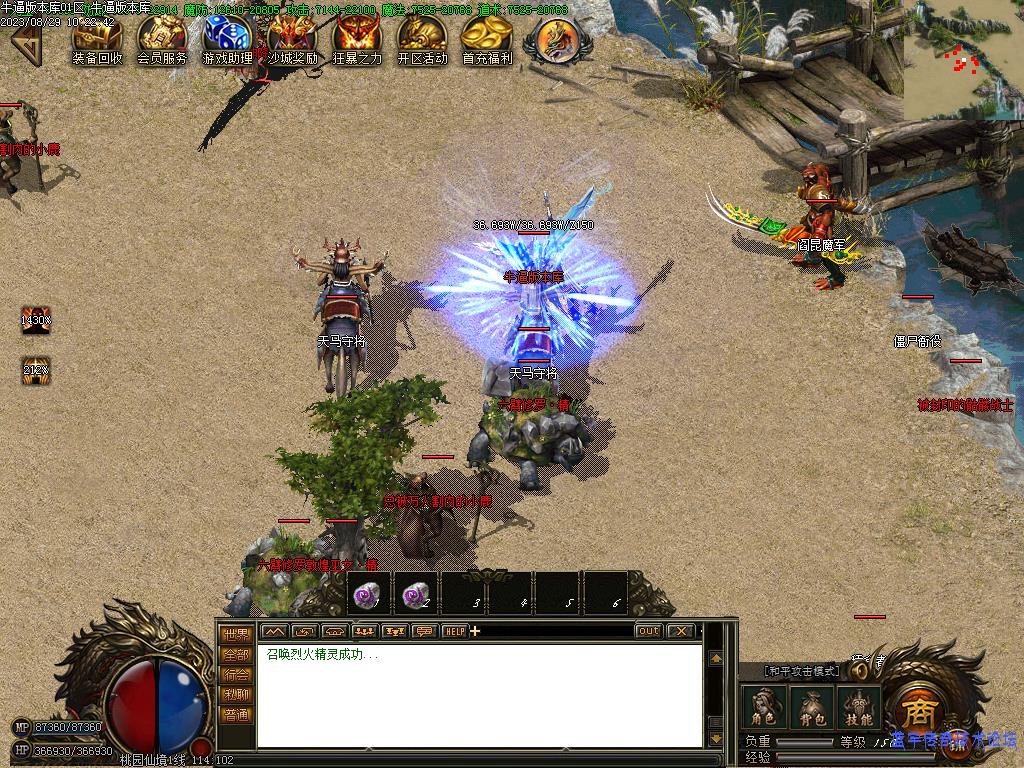The height and width of the screenshot is (768, 1024).
Task: Activate the 狂暴之力 icon
Action: pos(357,37)
